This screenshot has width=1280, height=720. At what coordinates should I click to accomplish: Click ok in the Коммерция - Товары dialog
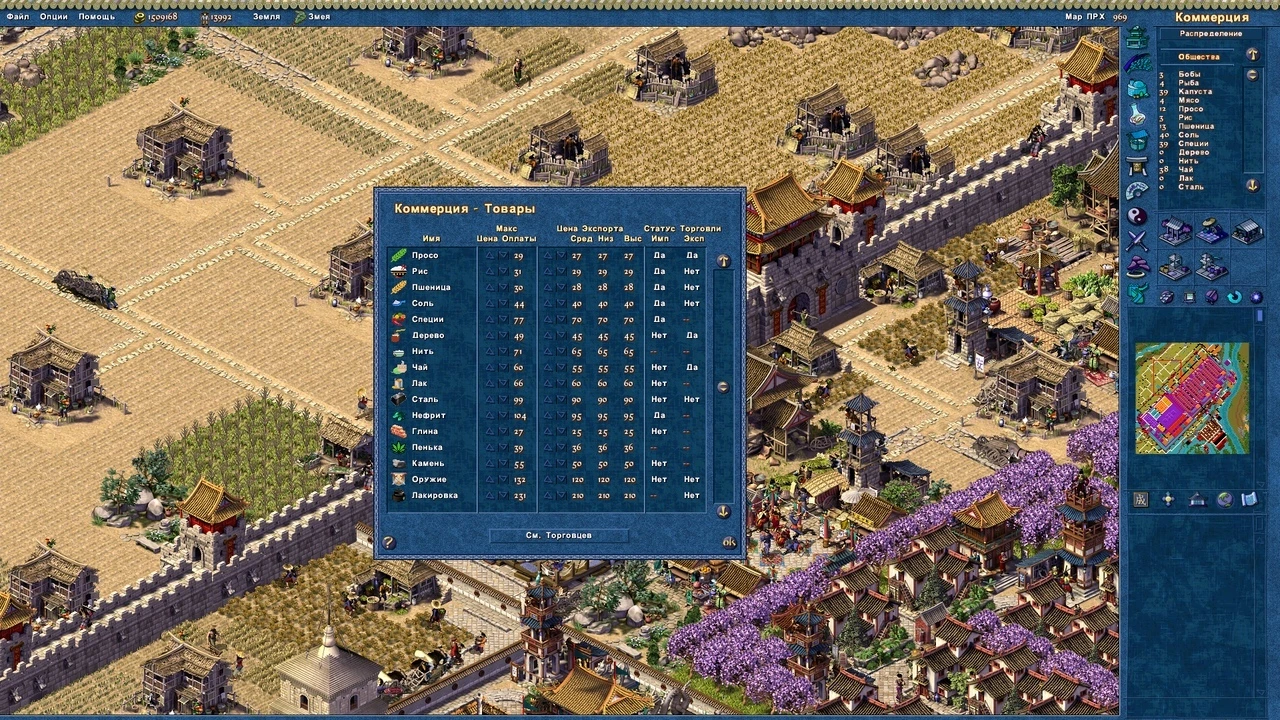(x=729, y=541)
